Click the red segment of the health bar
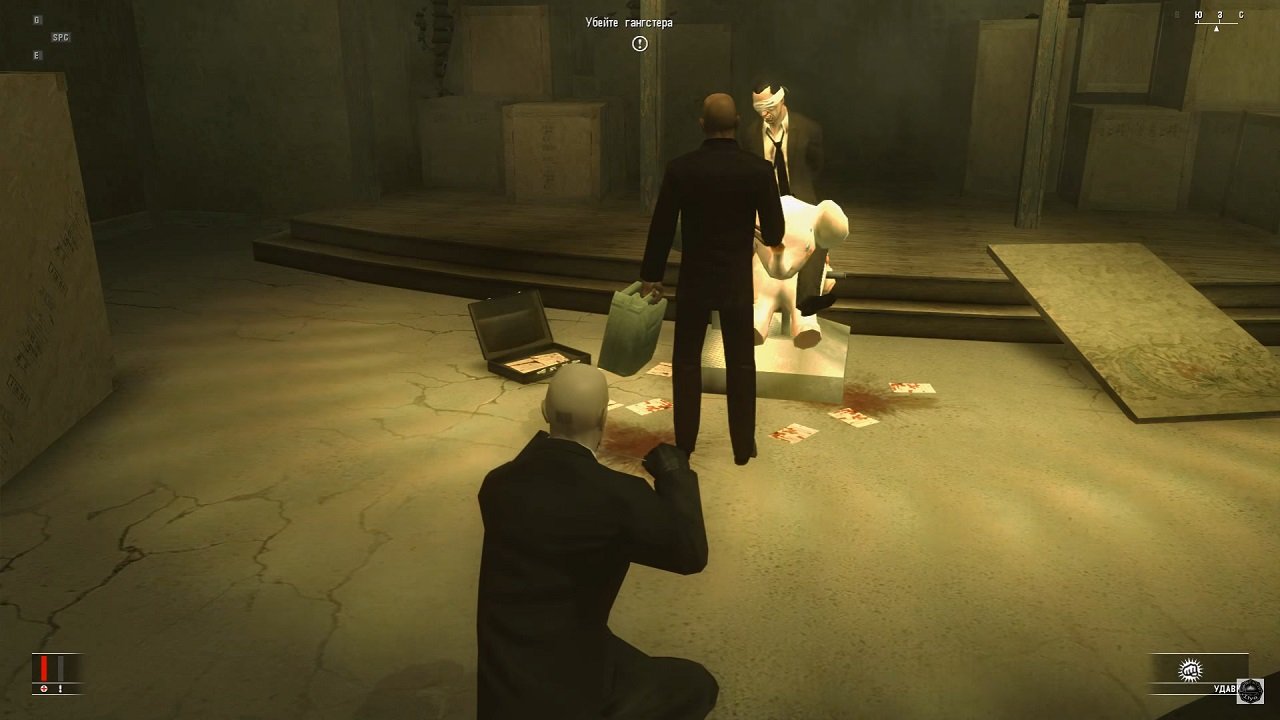 [44, 667]
